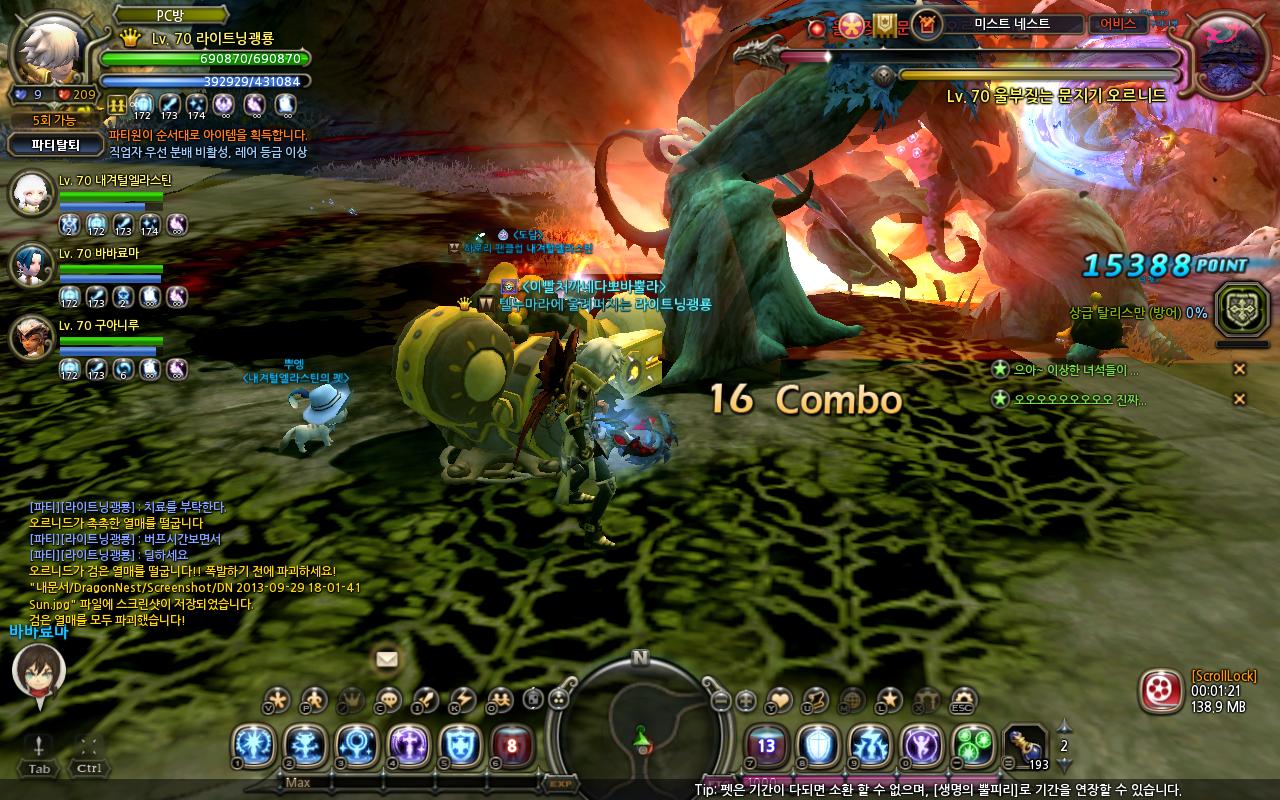Select party member 구아니루's portrait
The height and width of the screenshot is (800, 1280).
[x=31, y=337]
